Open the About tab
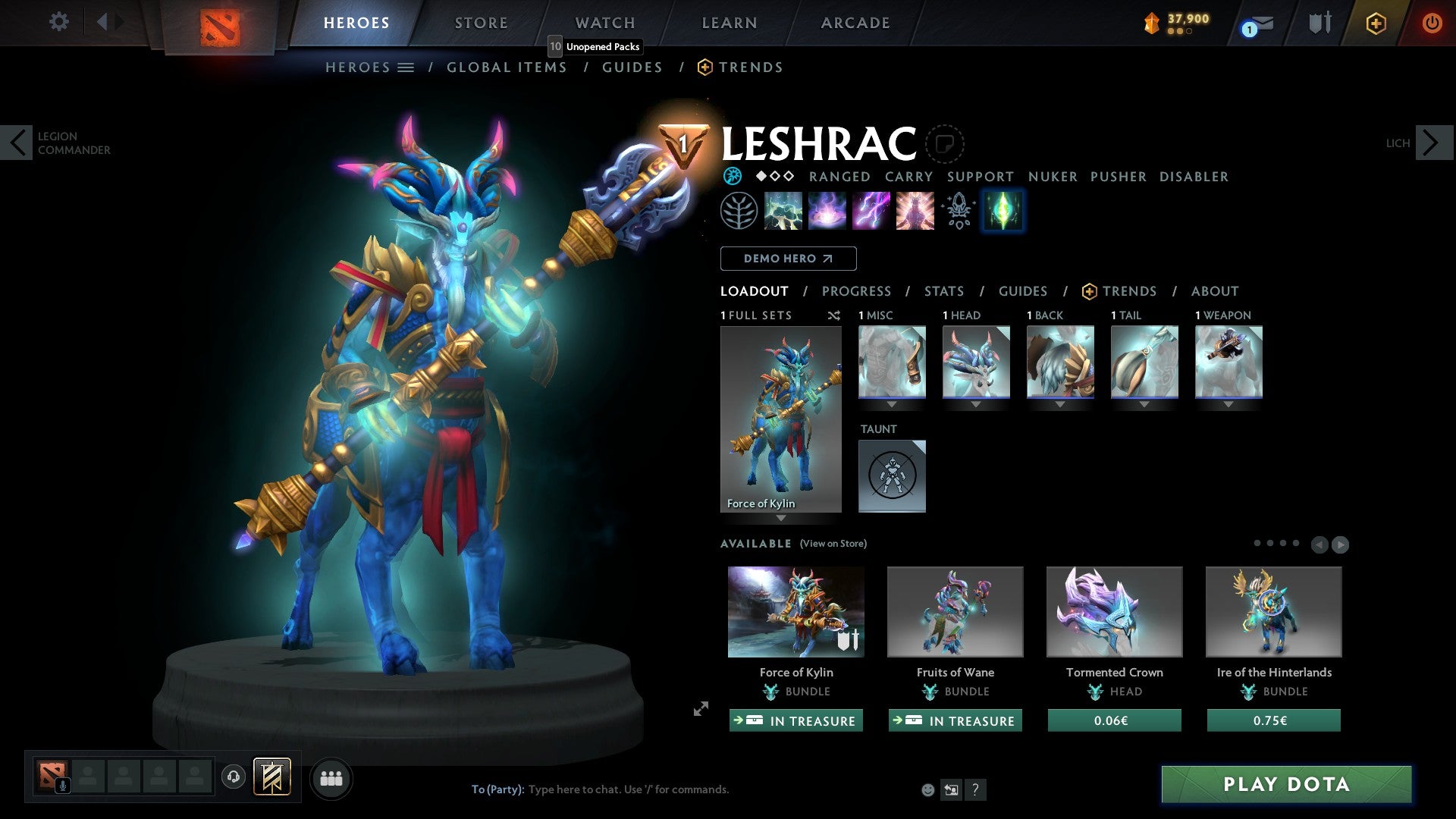1456x819 pixels. (1214, 291)
